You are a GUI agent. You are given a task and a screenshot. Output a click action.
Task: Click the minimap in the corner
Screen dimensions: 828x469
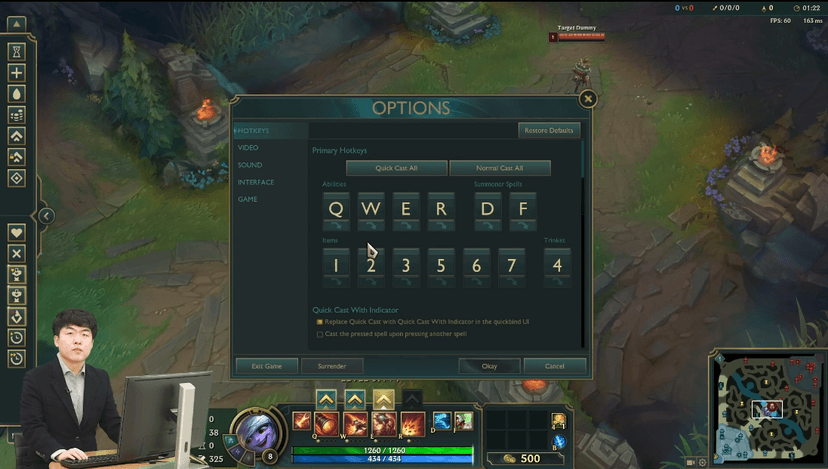coord(767,408)
